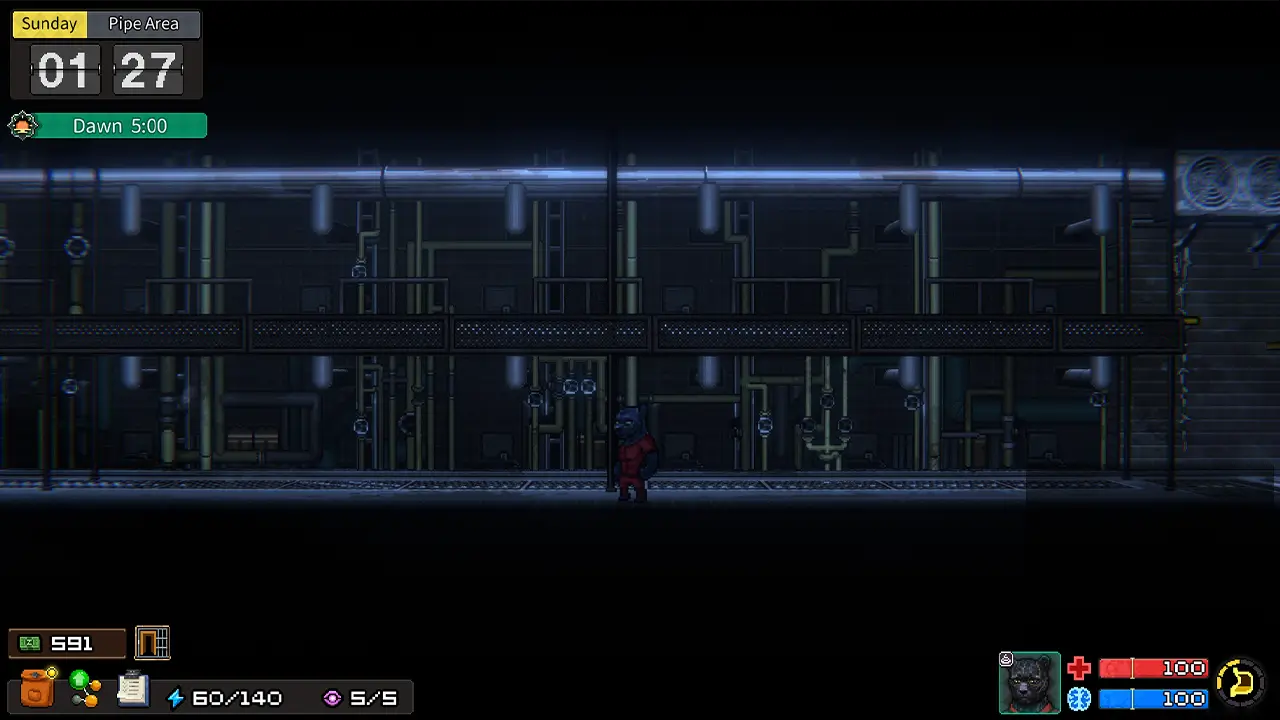The width and height of the screenshot is (1280, 720).
Task: Click the dawn bell emblem beside the timer
Action: [22, 125]
